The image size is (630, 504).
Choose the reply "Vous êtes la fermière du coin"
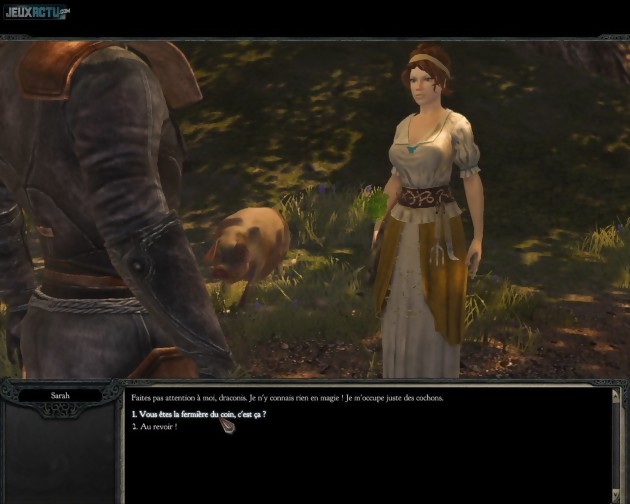tap(198, 414)
